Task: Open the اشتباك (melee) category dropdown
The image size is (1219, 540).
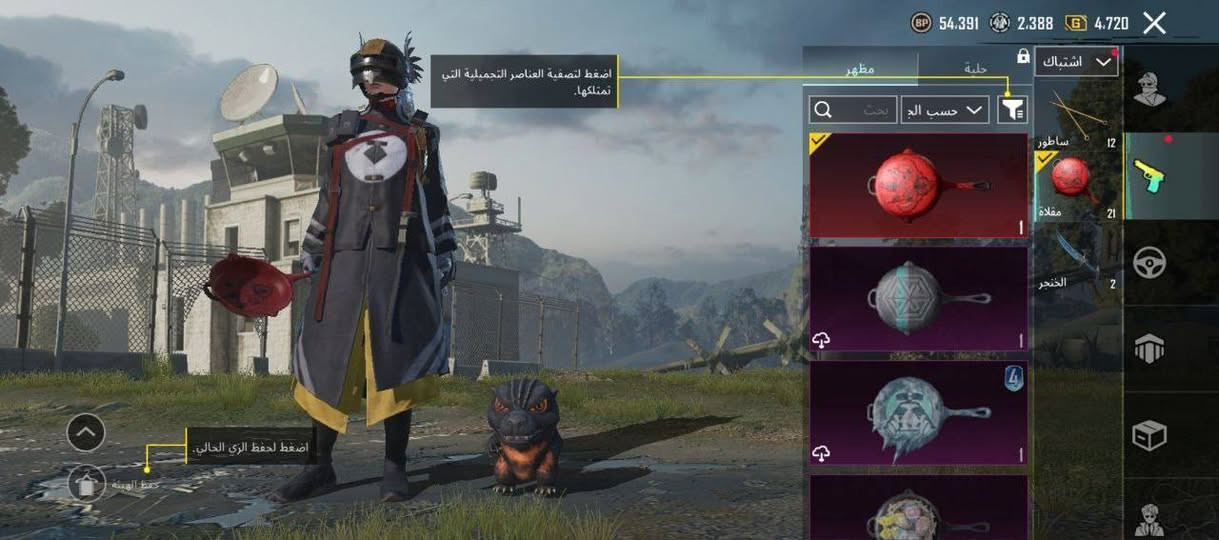Action: [x=1075, y=62]
